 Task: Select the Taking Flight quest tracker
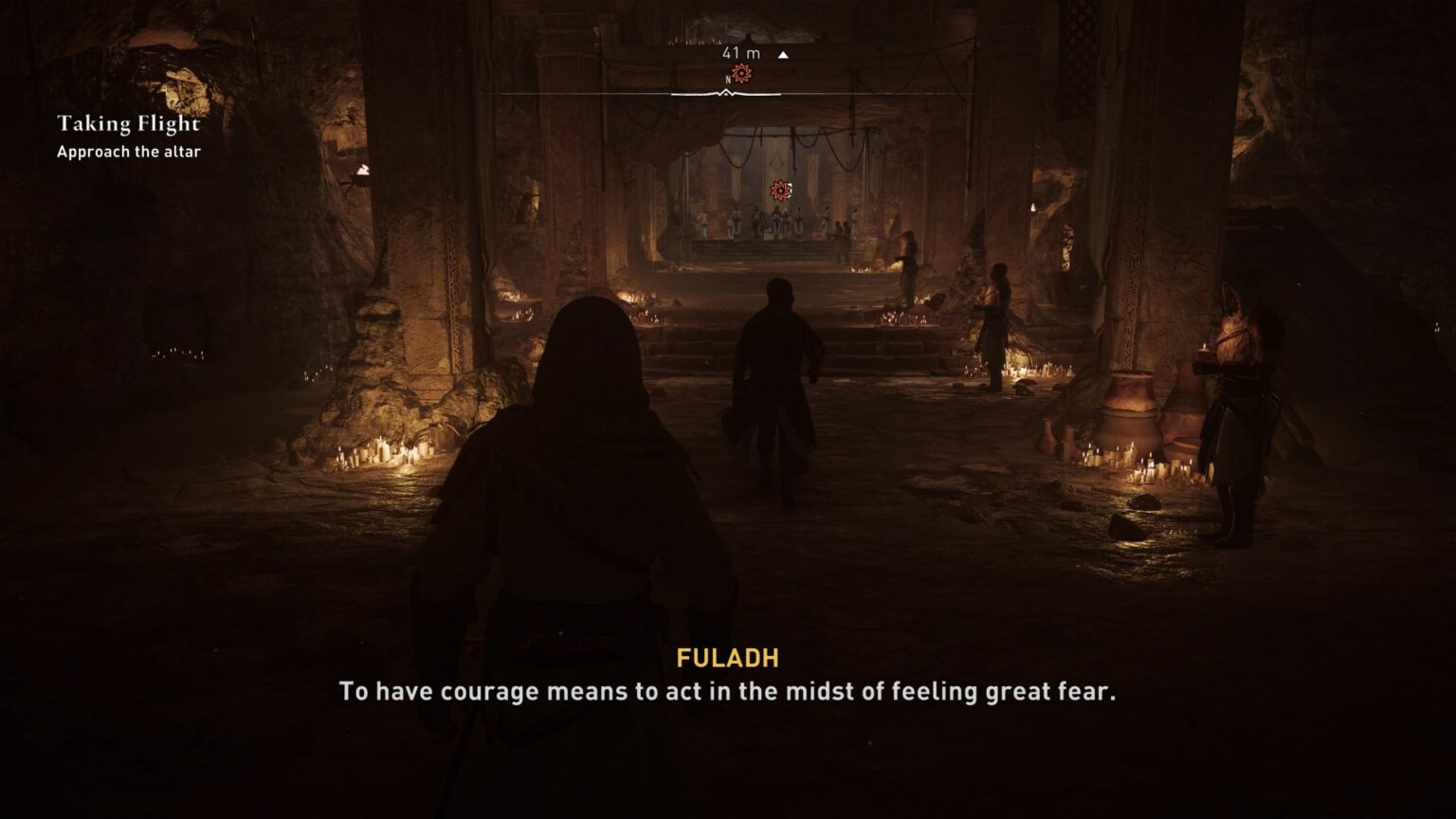point(129,124)
